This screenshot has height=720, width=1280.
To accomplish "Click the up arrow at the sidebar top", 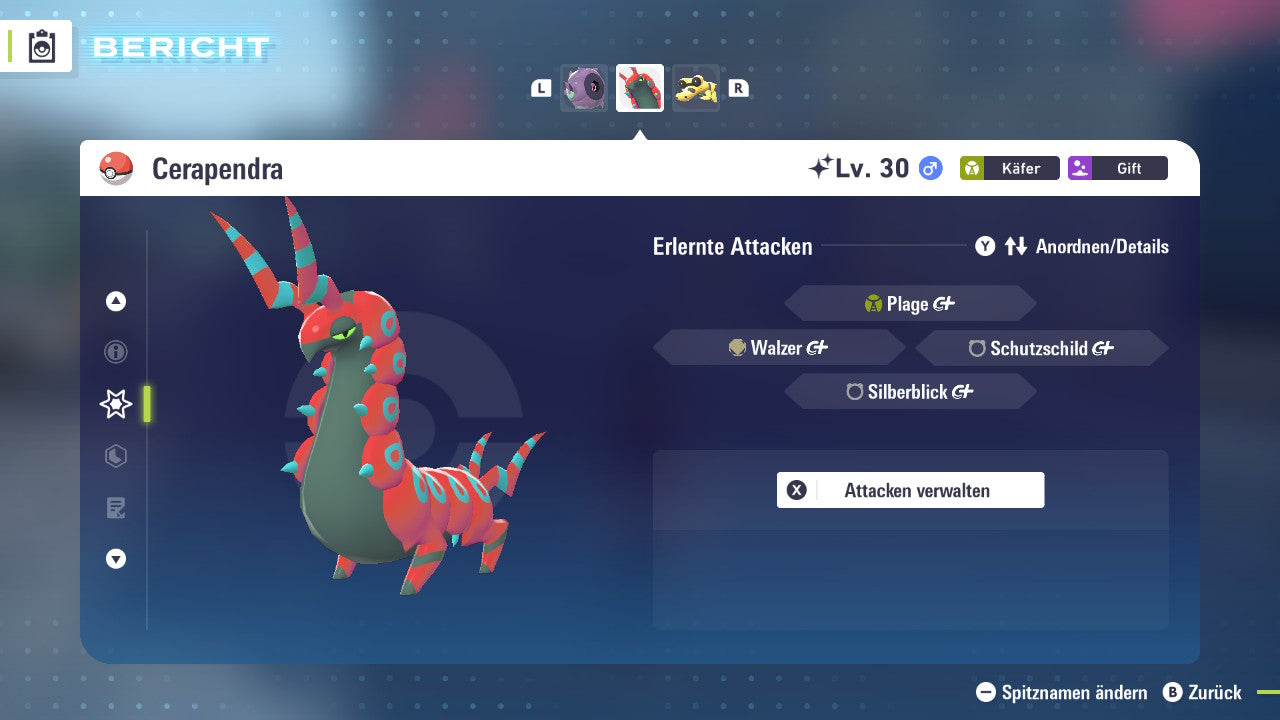I will click(115, 300).
